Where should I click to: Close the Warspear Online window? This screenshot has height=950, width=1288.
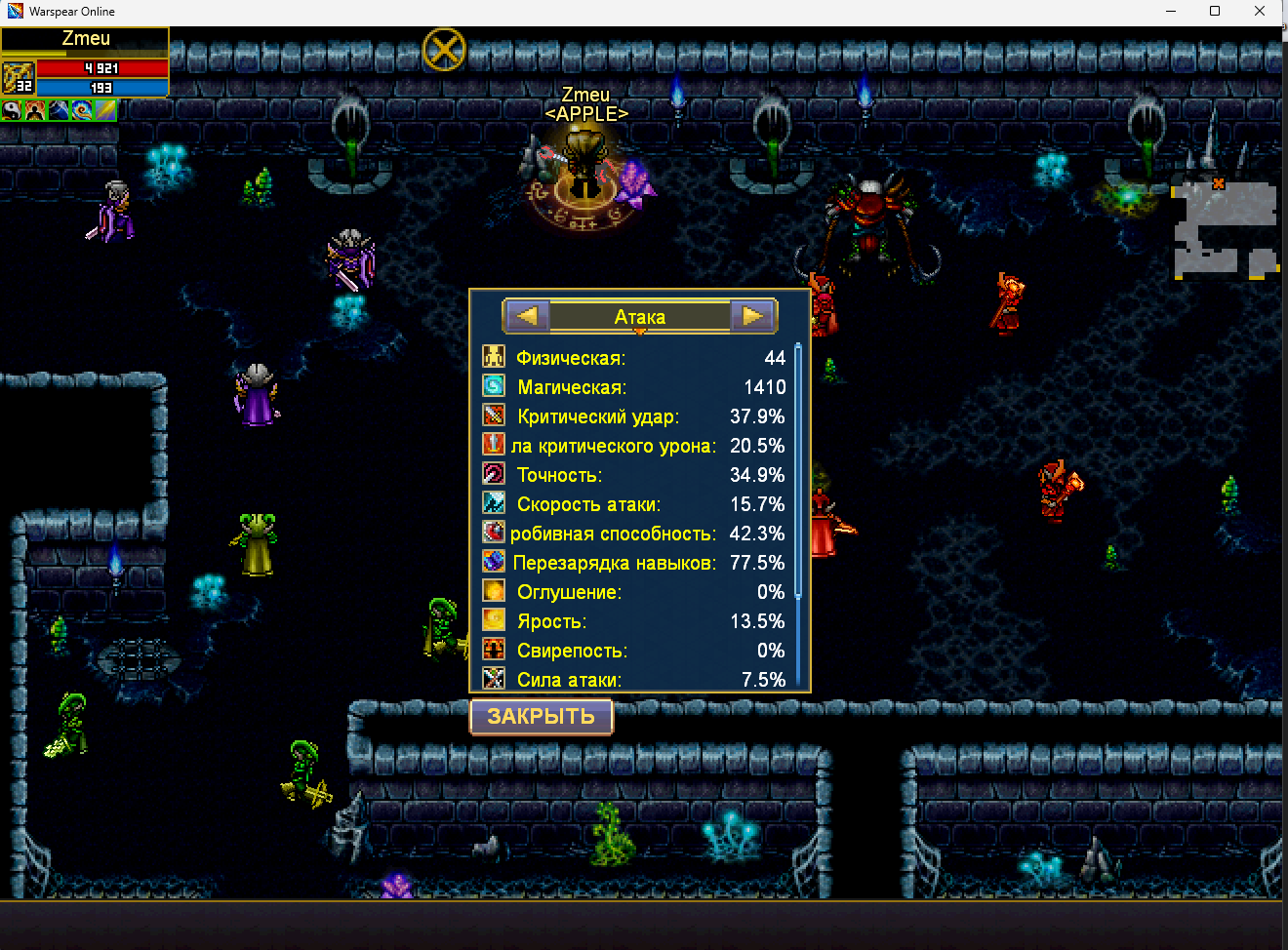click(1260, 11)
